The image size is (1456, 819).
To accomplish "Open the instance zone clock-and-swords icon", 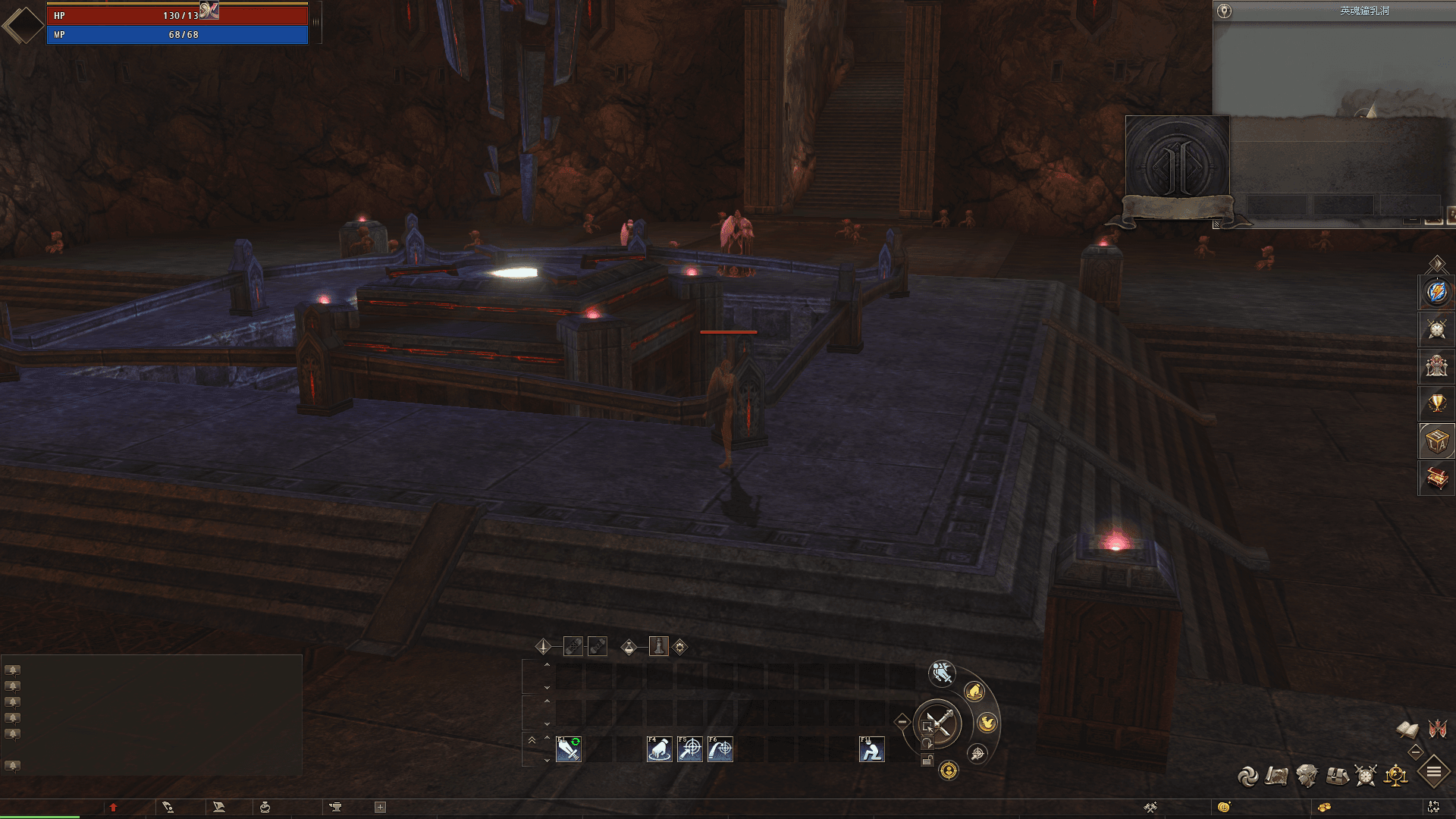I will click(x=1365, y=776).
